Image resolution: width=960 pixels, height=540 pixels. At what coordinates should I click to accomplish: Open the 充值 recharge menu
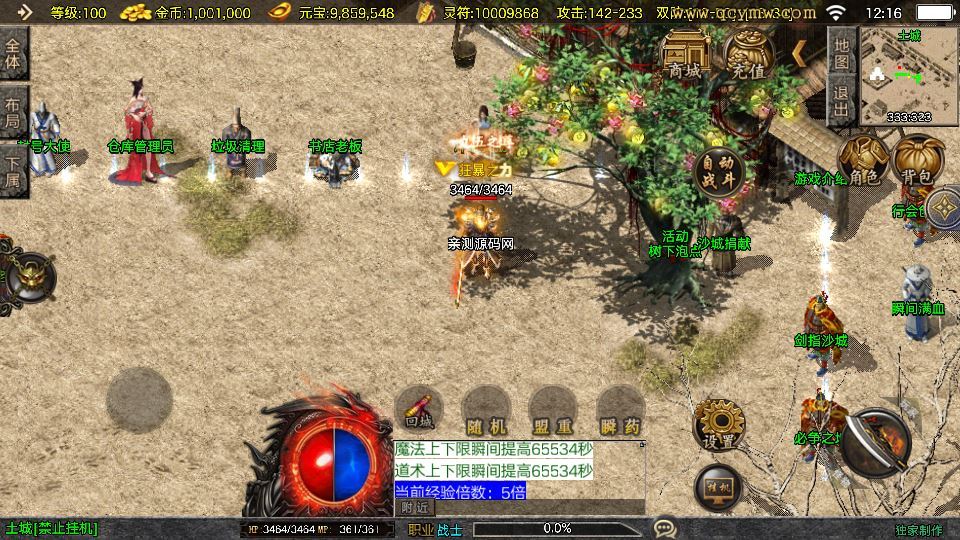748,56
